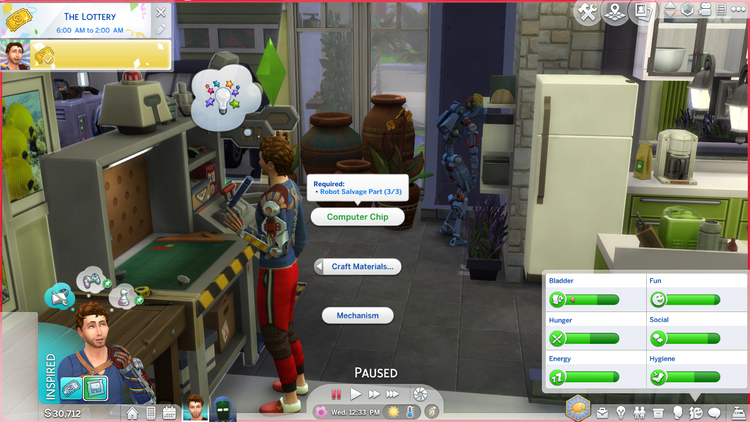Open the phone icon
The image size is (750, 422).
pyautogui.click(x=151, y=412)
